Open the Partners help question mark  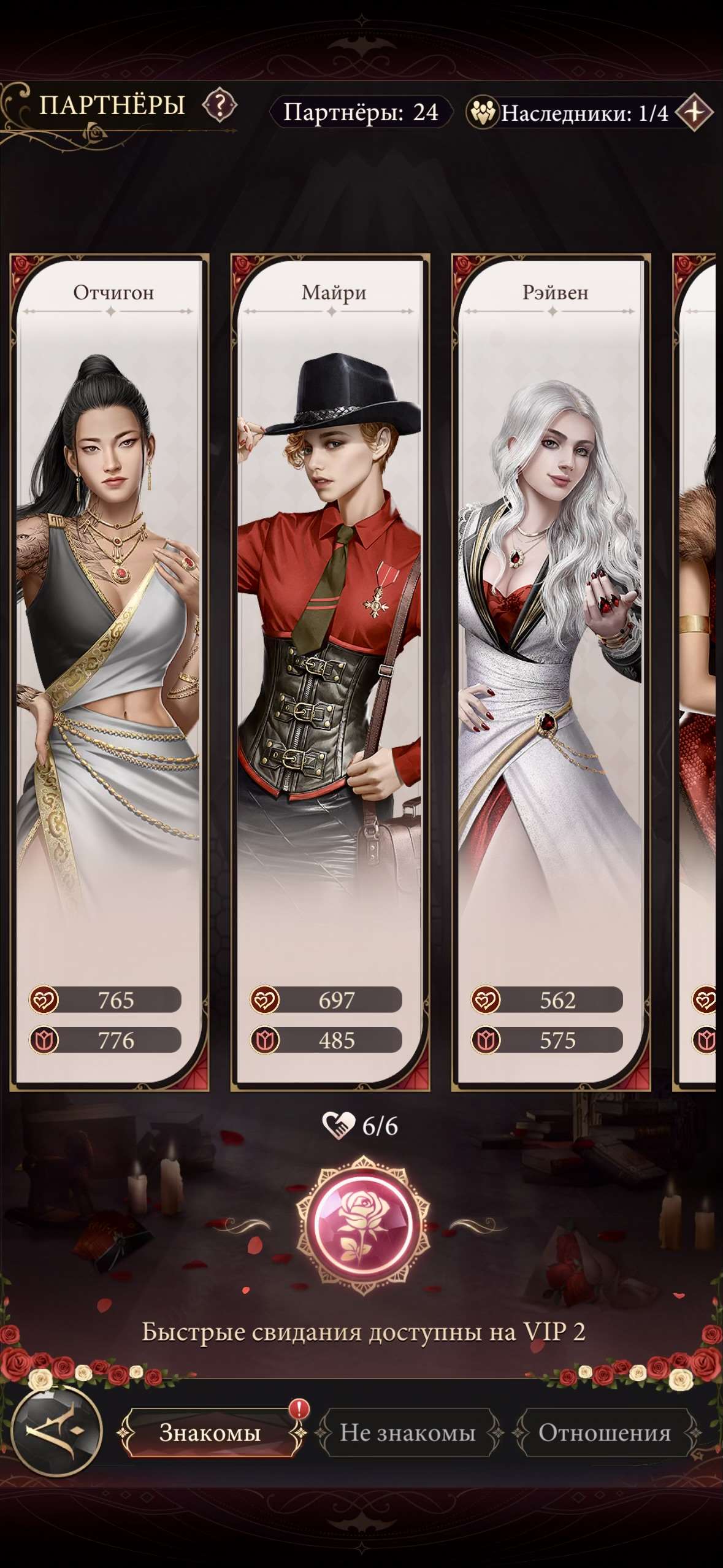tap(220, 106)
